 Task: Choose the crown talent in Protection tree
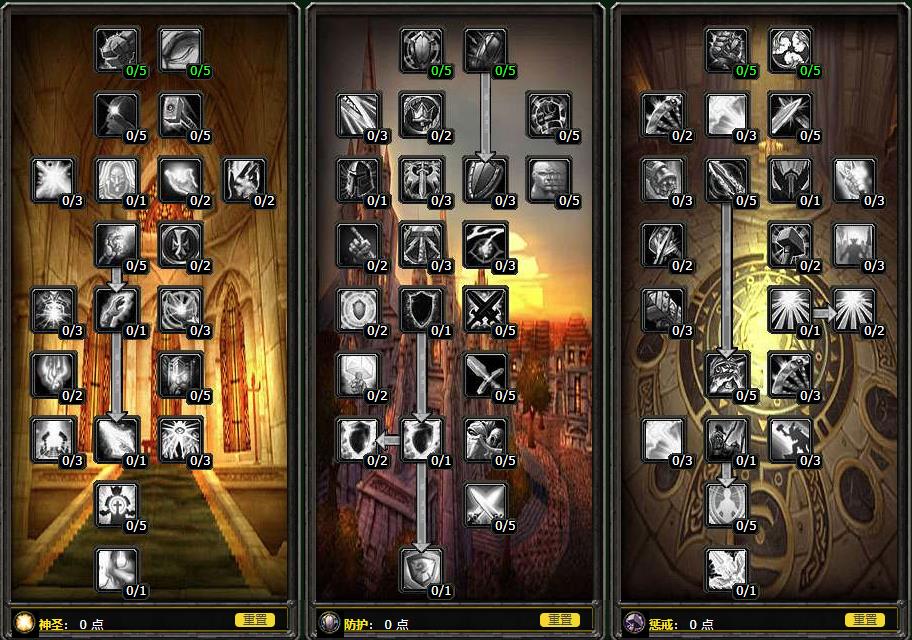[421, 115]
